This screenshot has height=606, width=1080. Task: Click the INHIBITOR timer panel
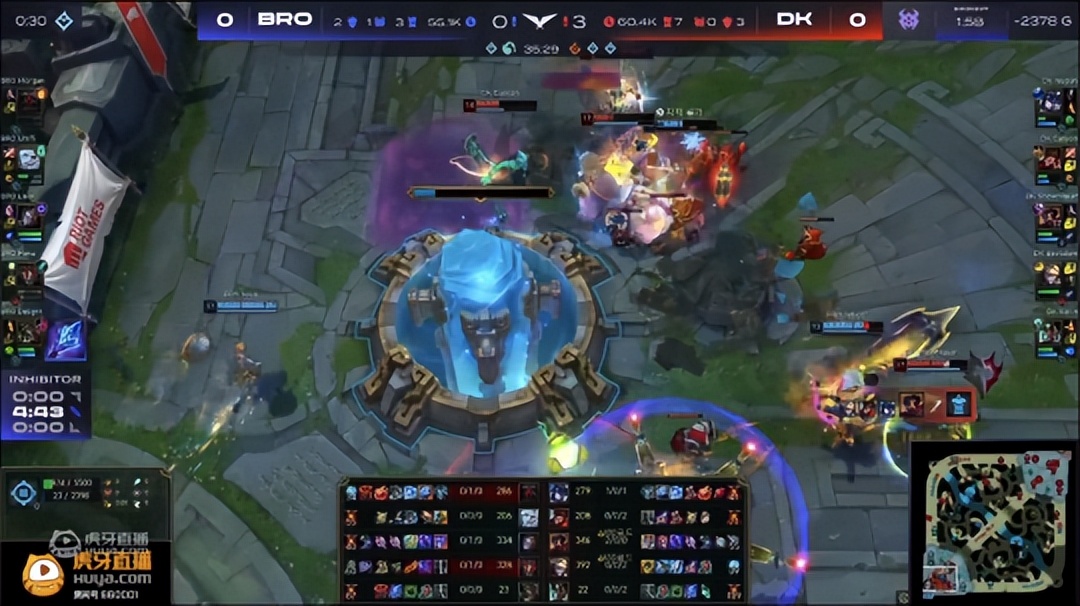pyautogui.click(x=45, y=405)
